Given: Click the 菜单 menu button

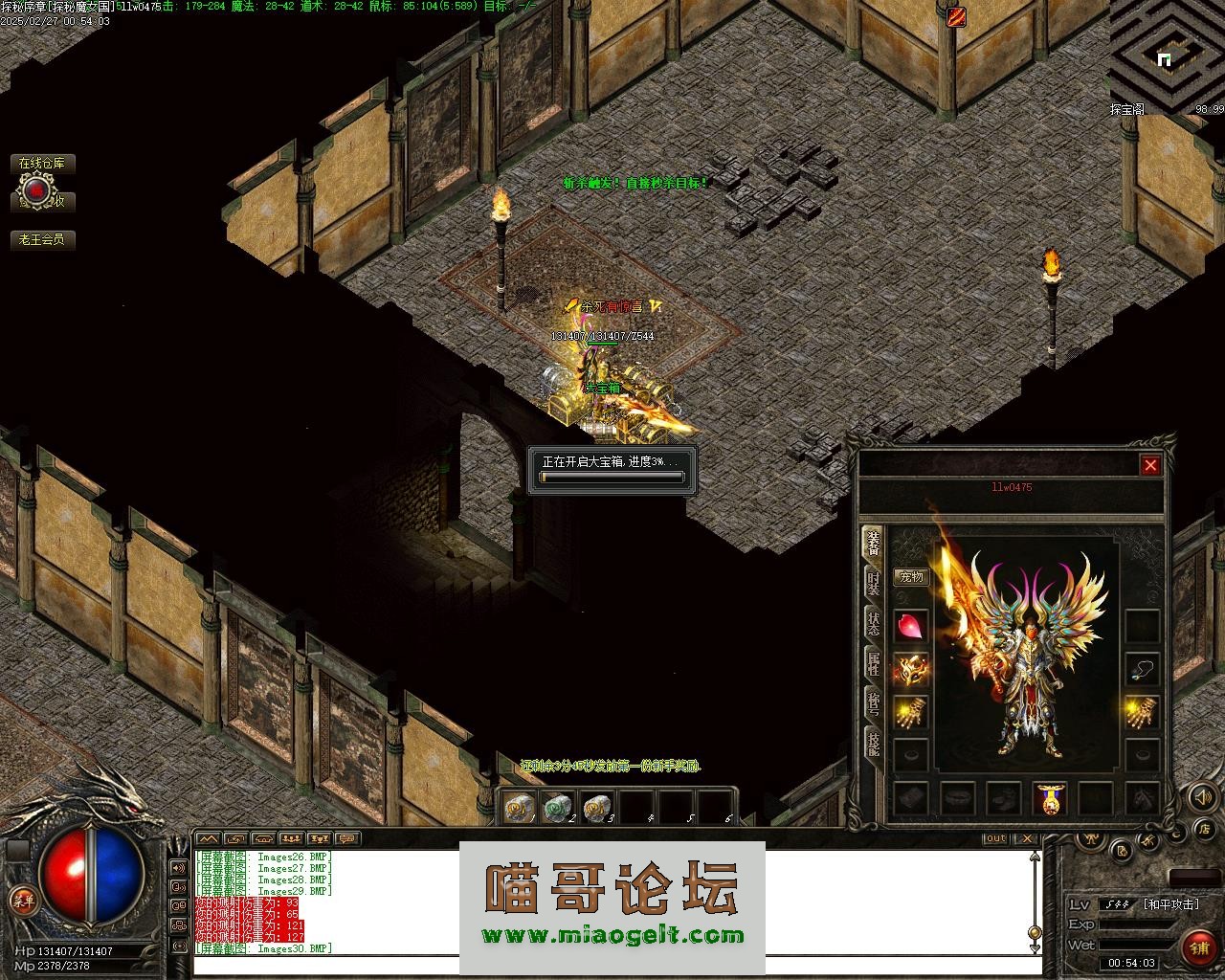Looking at the screenshot, I should (22, 901).
